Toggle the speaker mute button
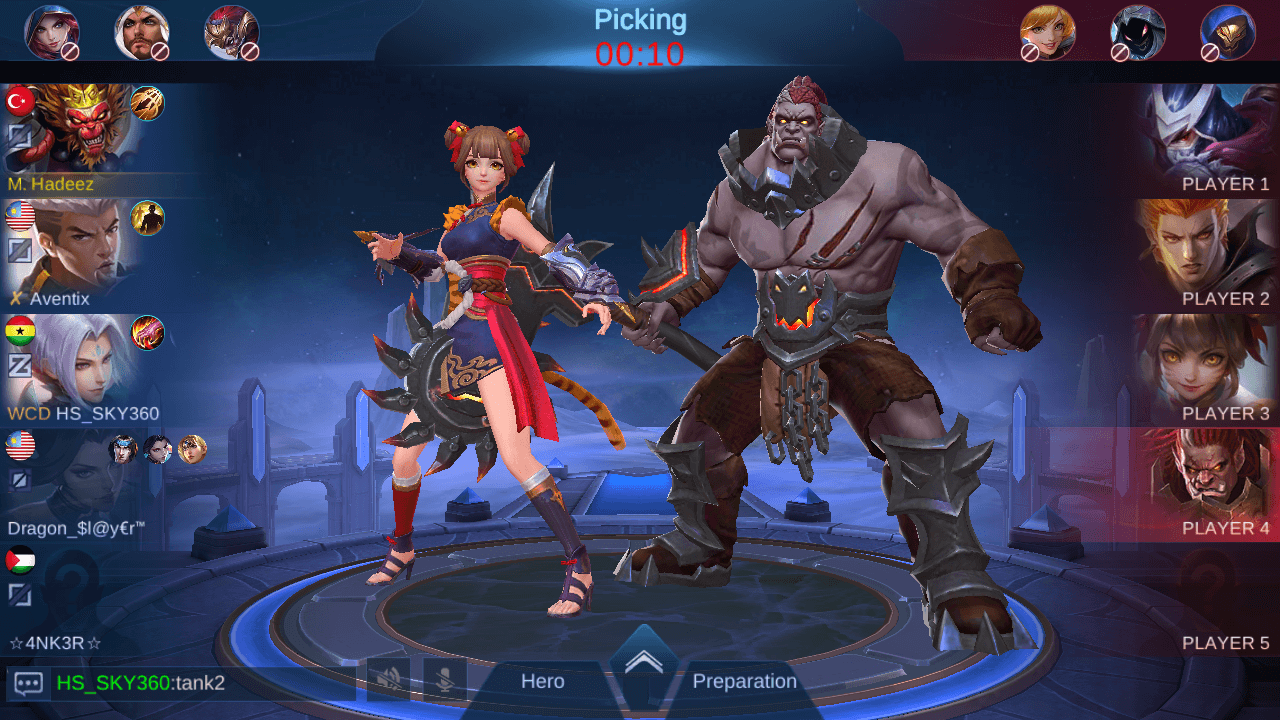 pyautogui.click(x=388, y=680)
